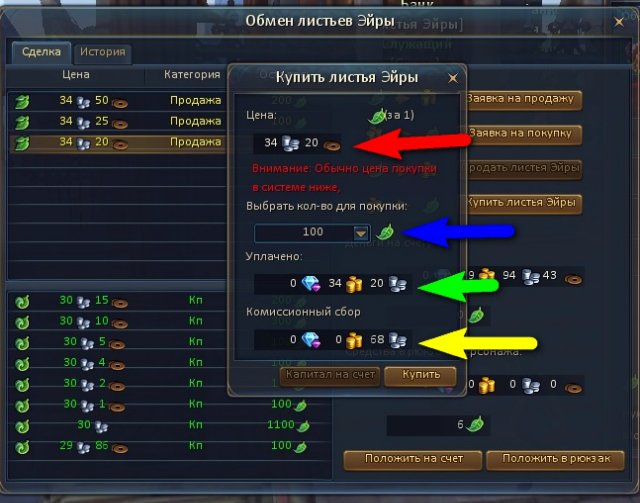The height and width of the screenshot is (503, 640).
Task: Click Купить листья Эйры in the side panel
Action: coord(523,202)
